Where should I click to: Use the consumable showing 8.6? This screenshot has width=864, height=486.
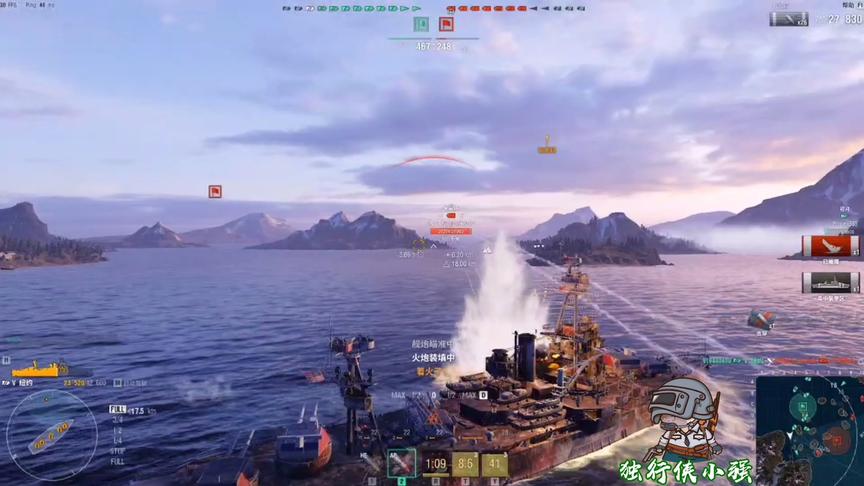(x=465, y=464)
